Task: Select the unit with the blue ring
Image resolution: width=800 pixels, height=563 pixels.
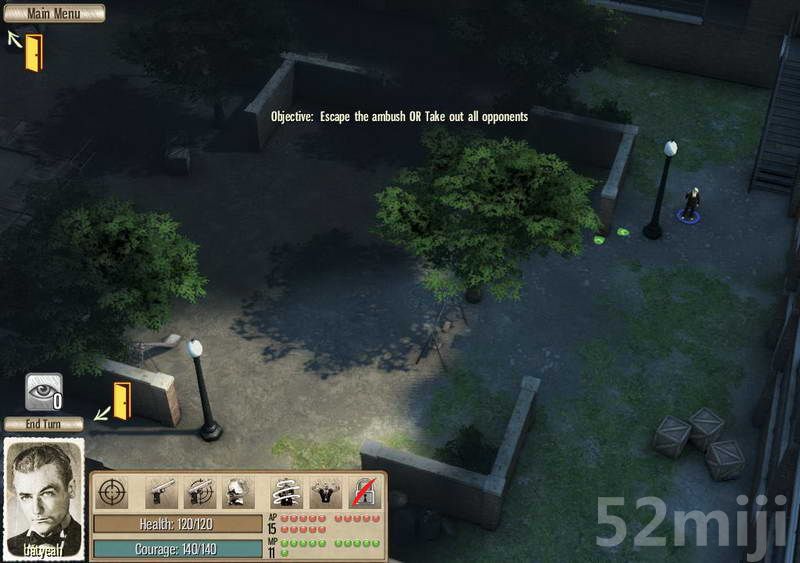Action: (689, 205)
